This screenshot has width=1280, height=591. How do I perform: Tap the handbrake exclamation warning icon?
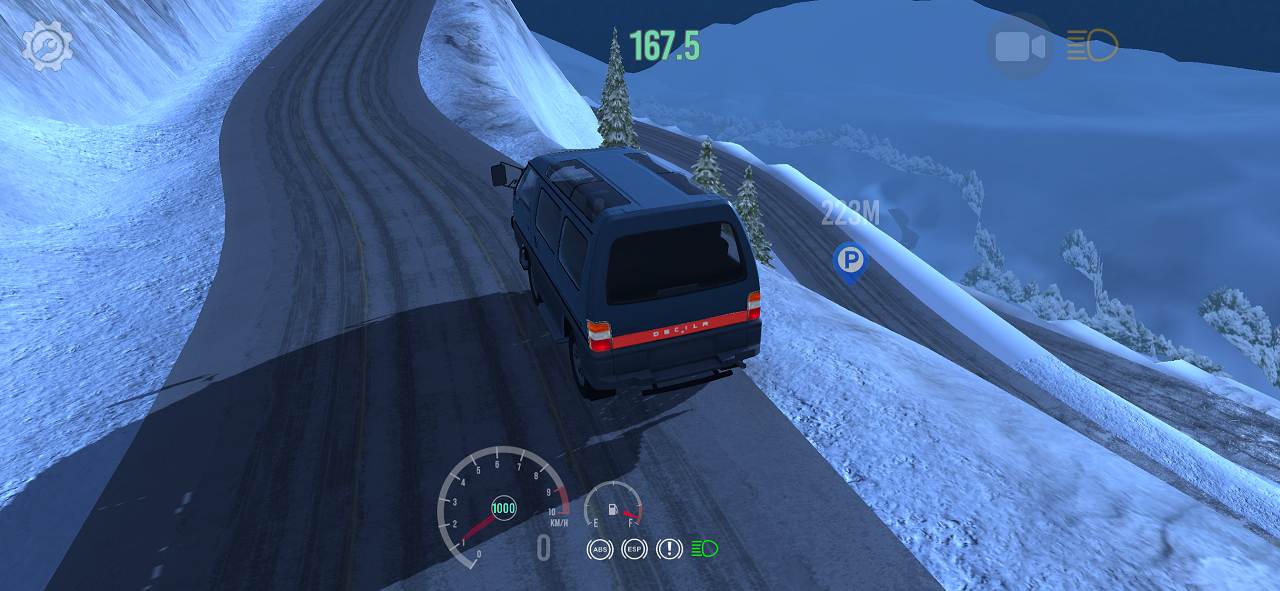click(668, 549)
